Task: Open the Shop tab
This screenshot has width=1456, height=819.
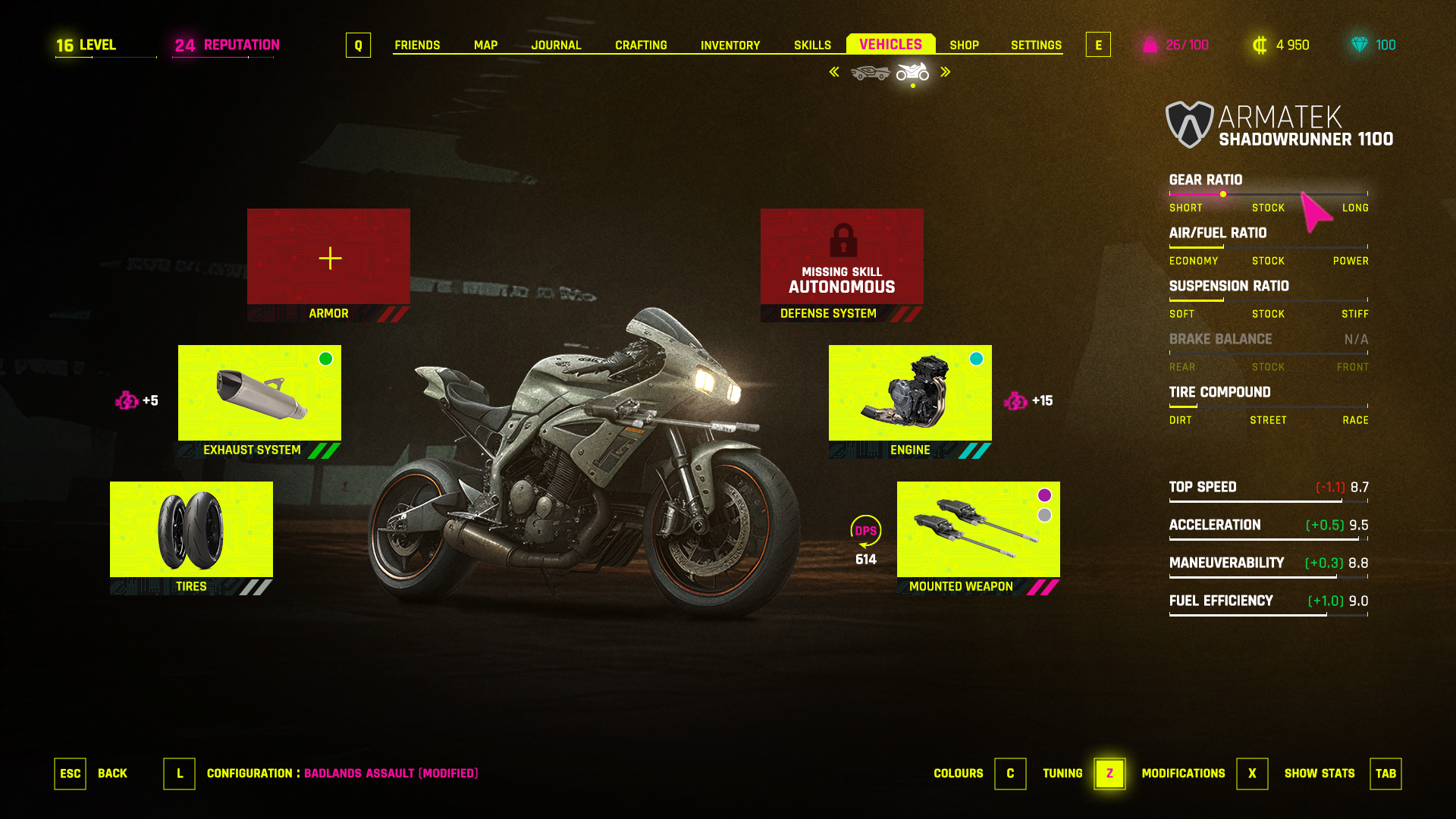Action: pos(964,45)
